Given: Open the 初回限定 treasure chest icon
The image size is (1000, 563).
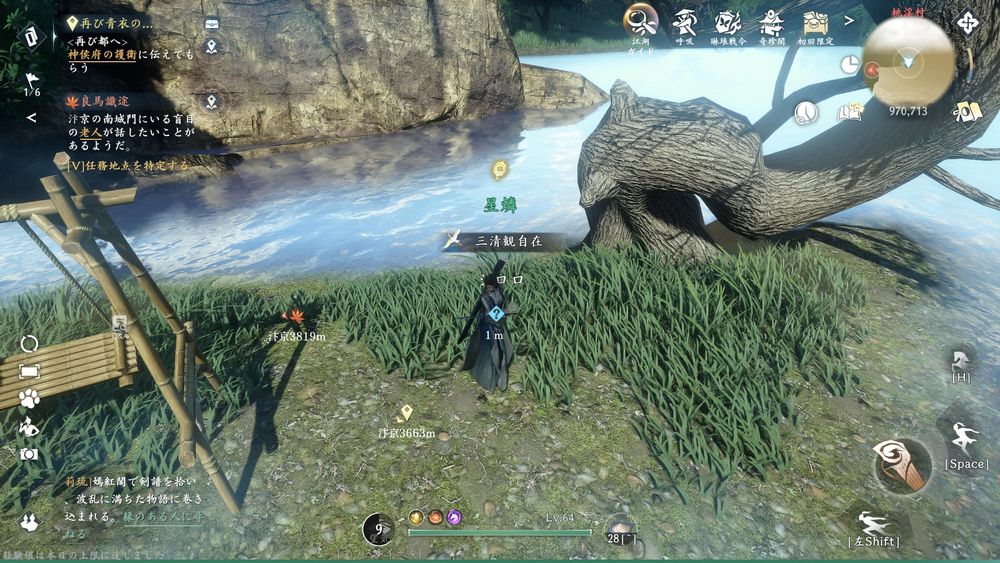Looking at the screenshot, I should coord(814,21).
